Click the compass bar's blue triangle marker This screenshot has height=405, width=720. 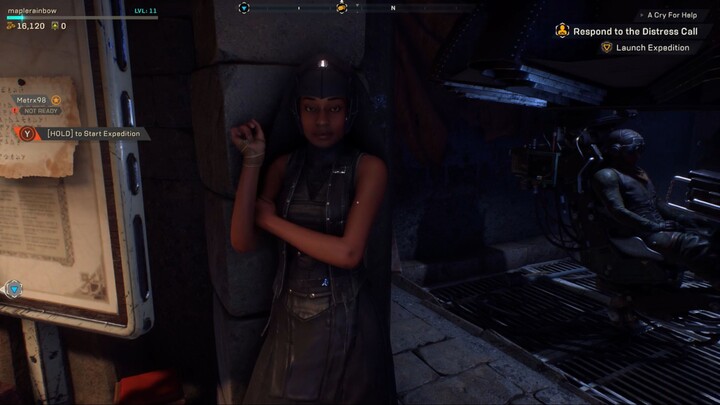244,8
